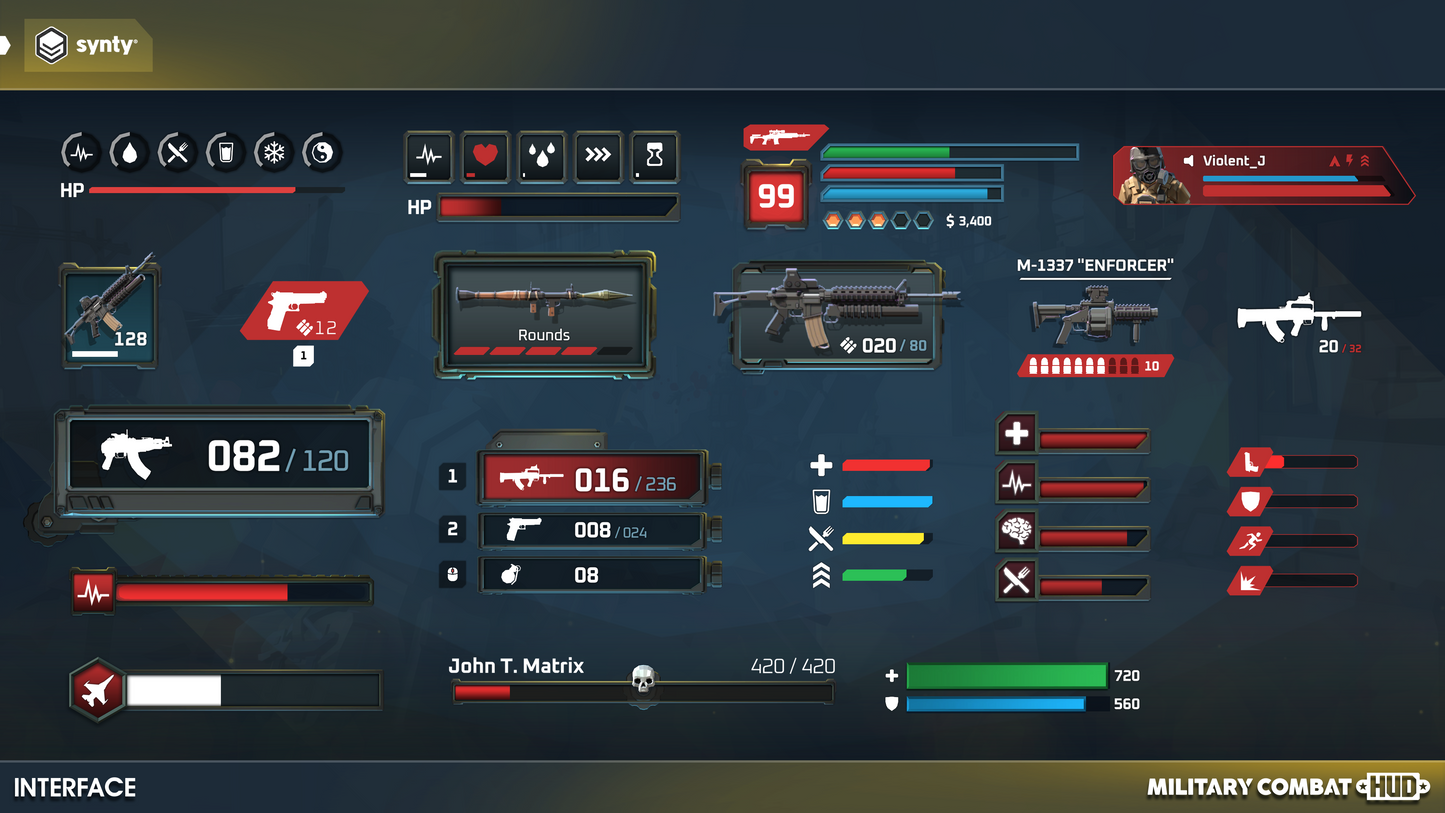Click the rifle panel showing 020 / 80
The width and height of the screenshot is (1445, 813).
tap(836, 314)
